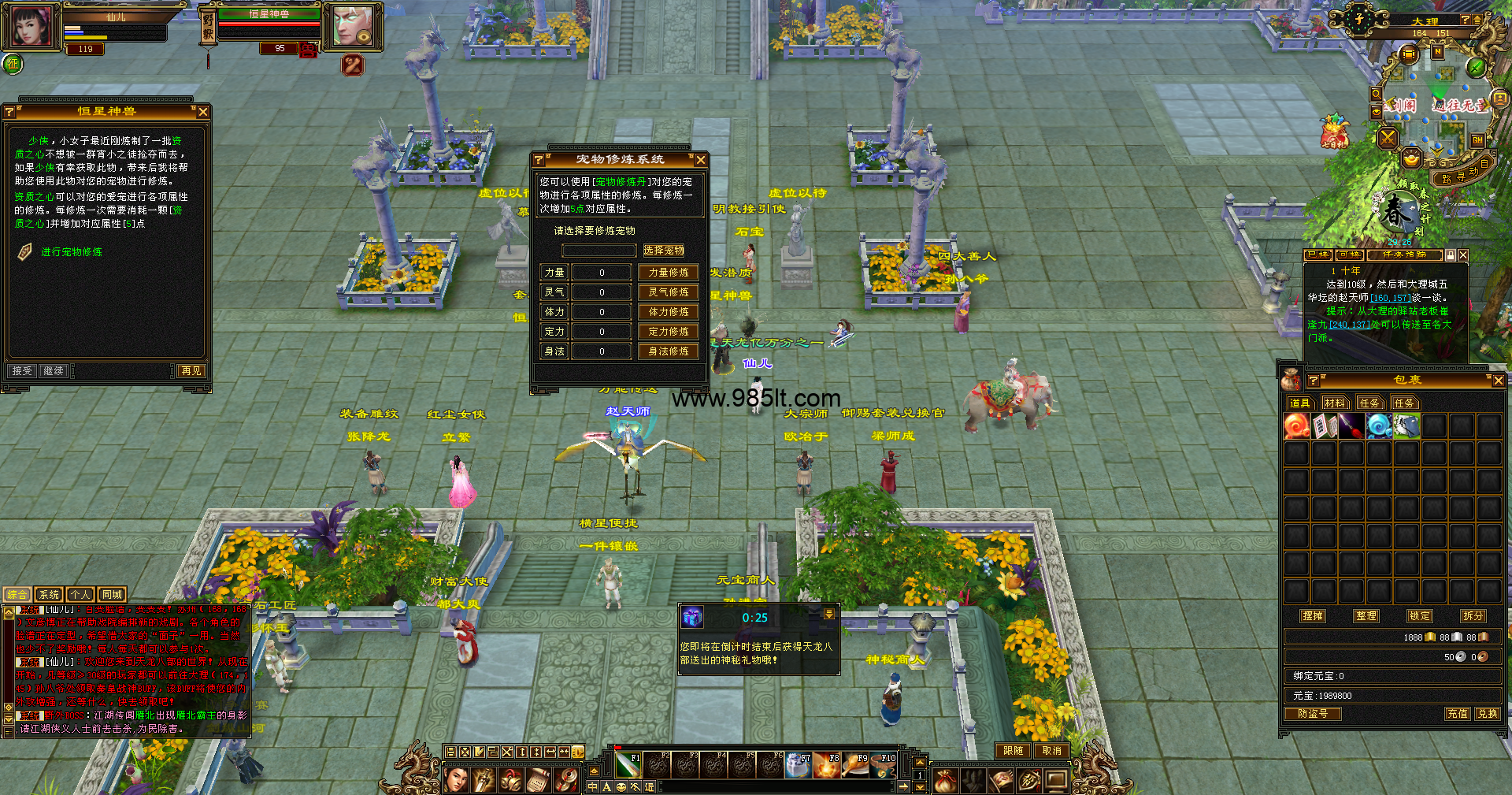Start 力量修炼 strength training
This screenshot has width=1512, height=795.
coord(668,273)
